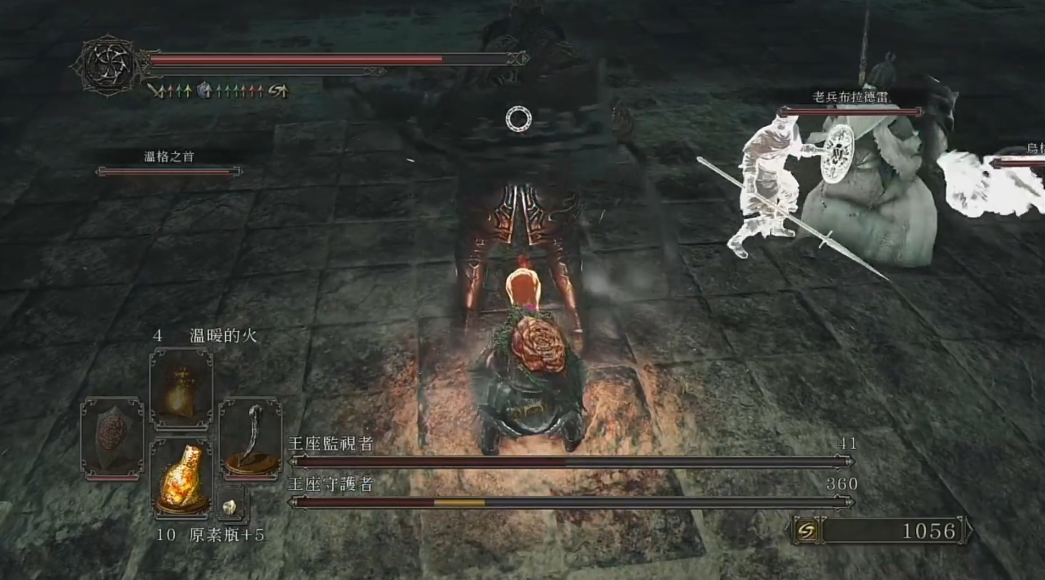The height and width of the screenshot is (580, 1045).
Task: Click the covenant emblem by the health bar
Action: click(x=109, y=66)
